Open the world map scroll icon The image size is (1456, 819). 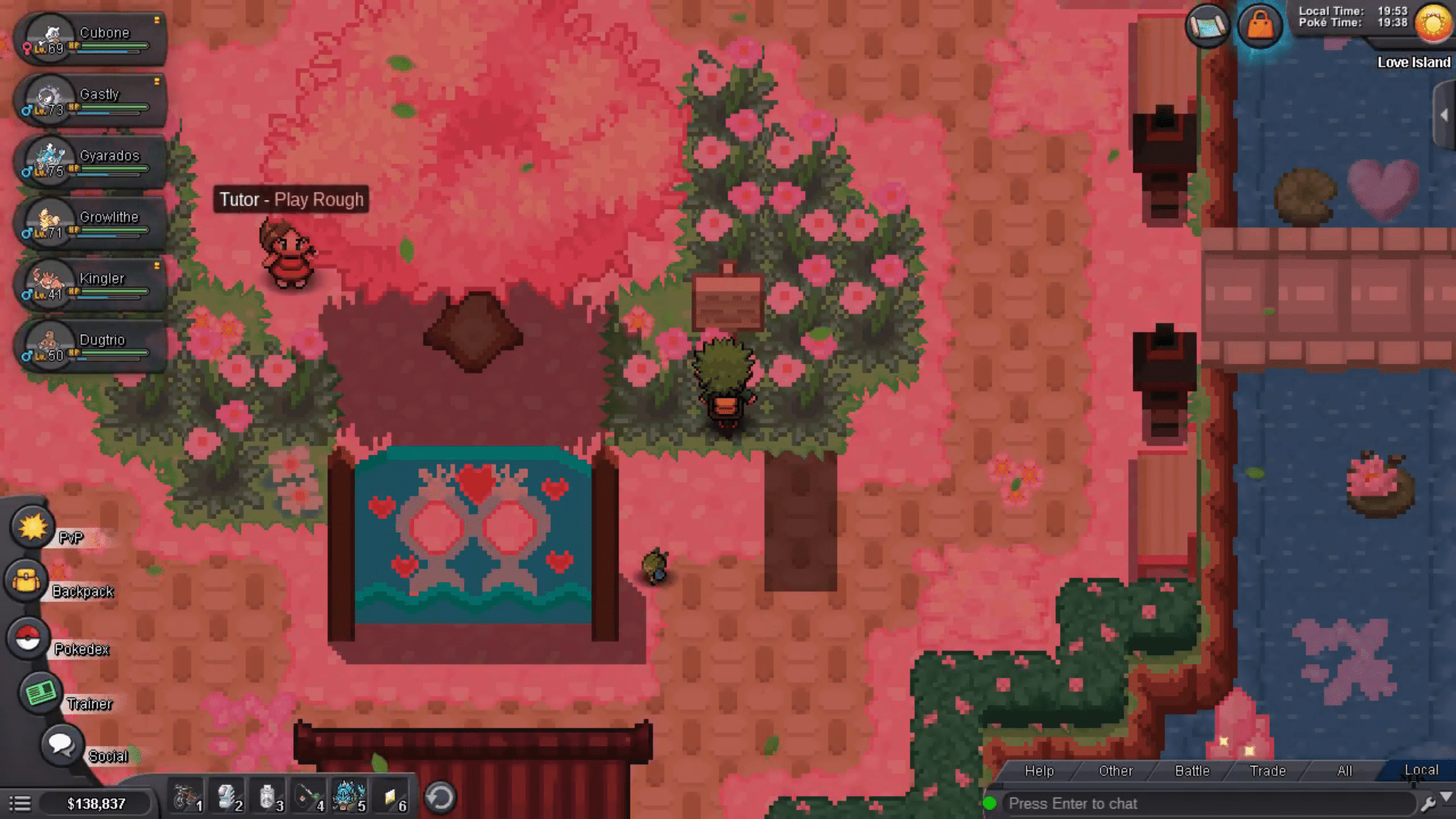tap(1207, 27)
